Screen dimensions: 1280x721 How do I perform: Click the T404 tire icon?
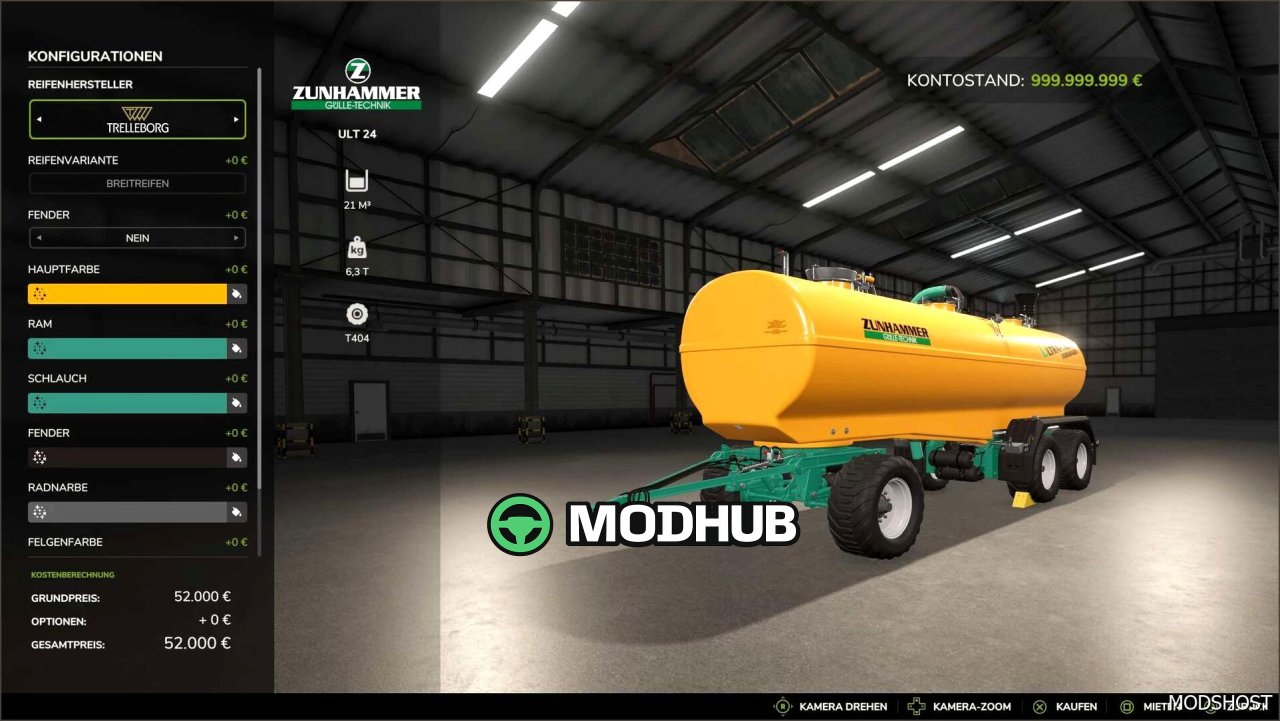click(x=357, y=313)
